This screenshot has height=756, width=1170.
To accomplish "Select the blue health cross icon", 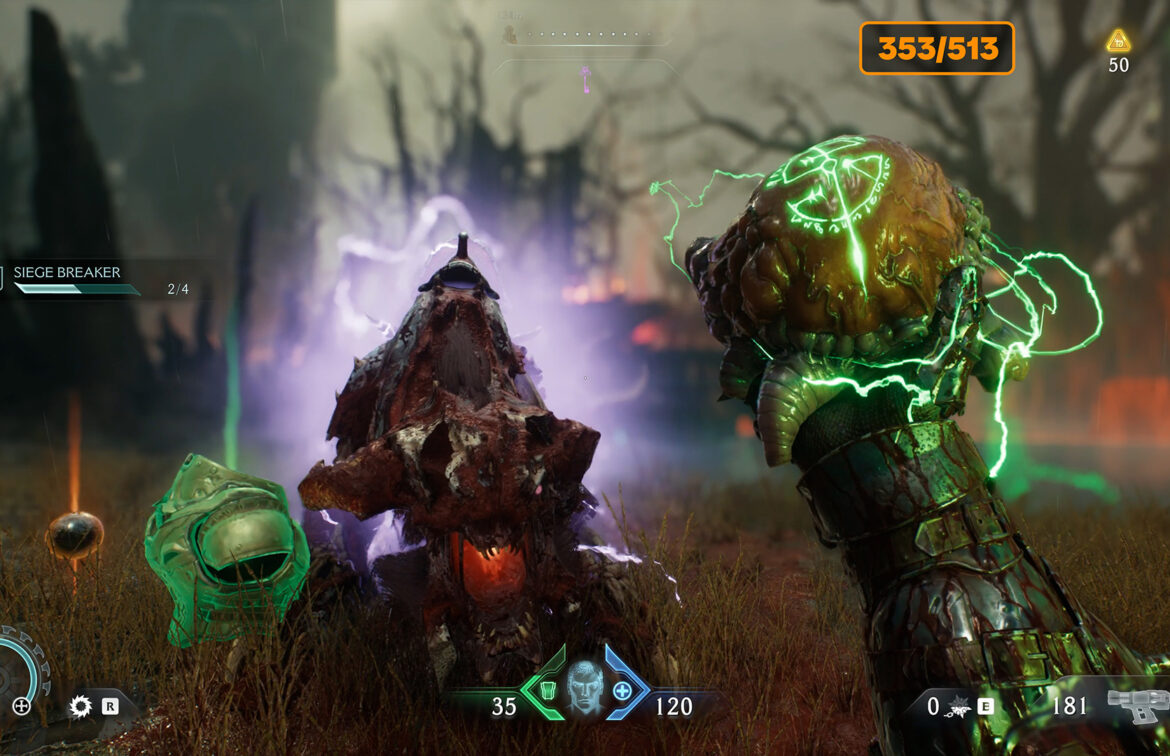I will (x=622, y=691).
